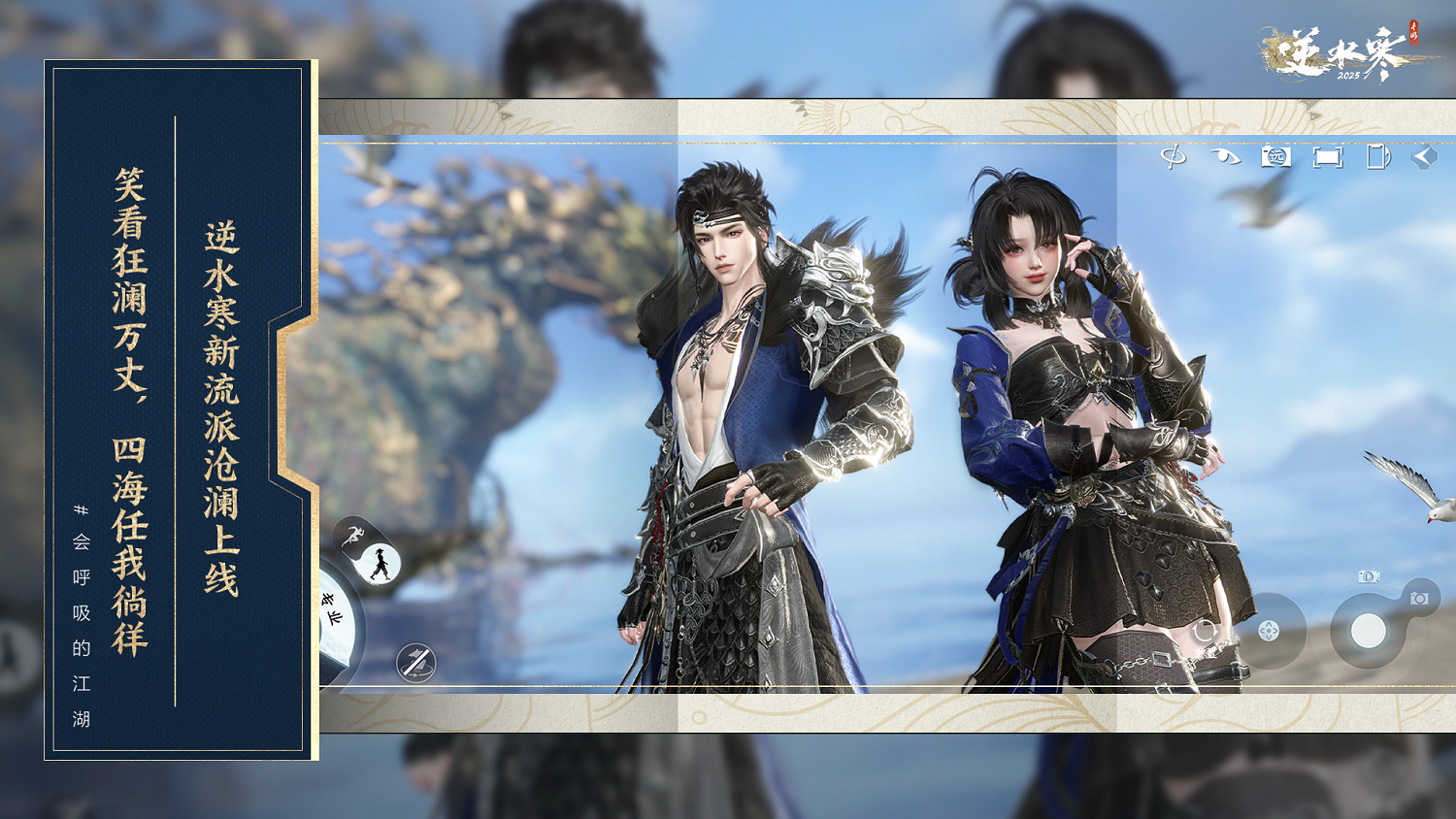
Task: Toggle walk mode on the movement switch
Action: [x=381, y=564]
